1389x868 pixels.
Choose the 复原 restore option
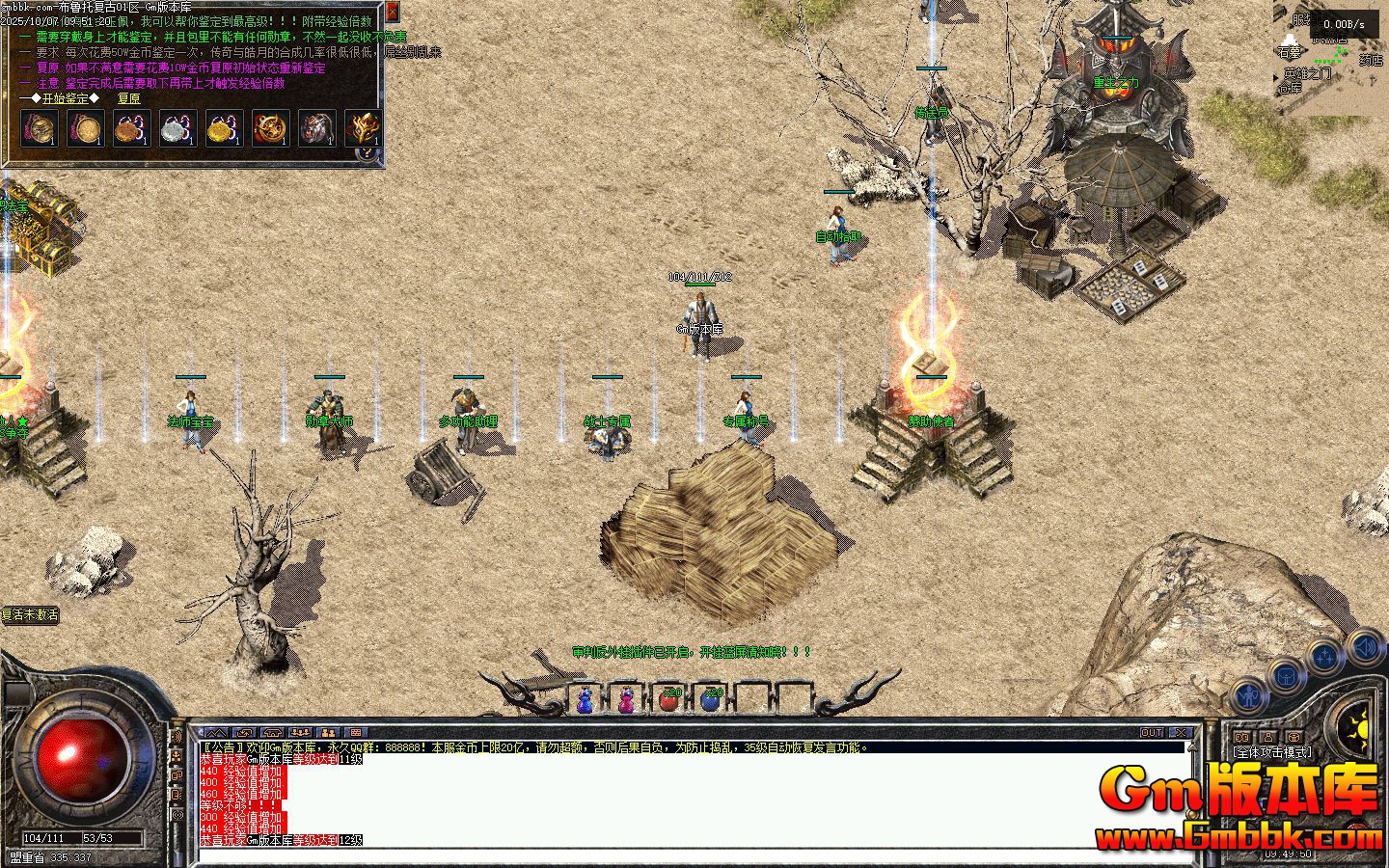(128, 98)
